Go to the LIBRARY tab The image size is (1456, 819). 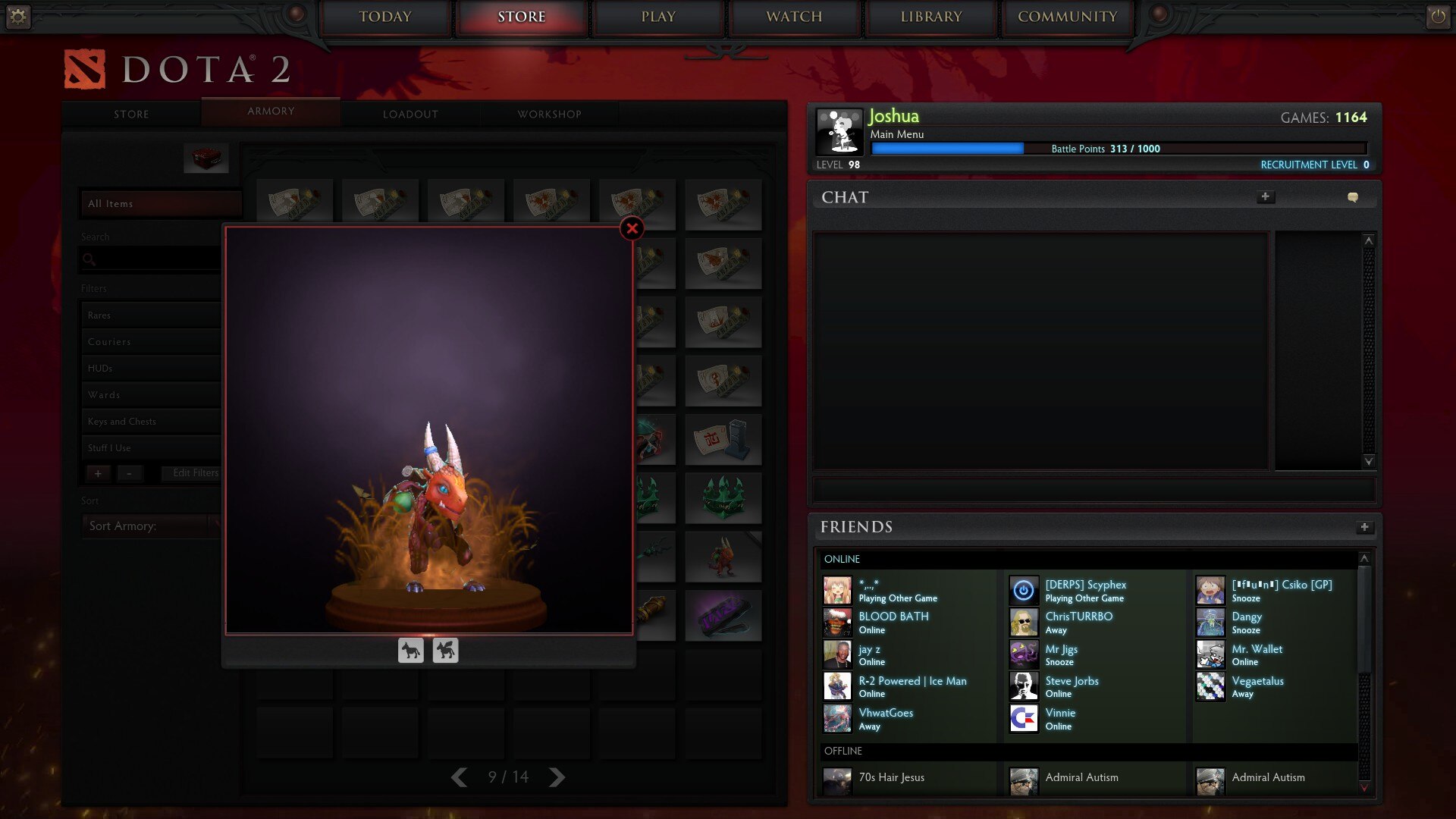point(931,17)
